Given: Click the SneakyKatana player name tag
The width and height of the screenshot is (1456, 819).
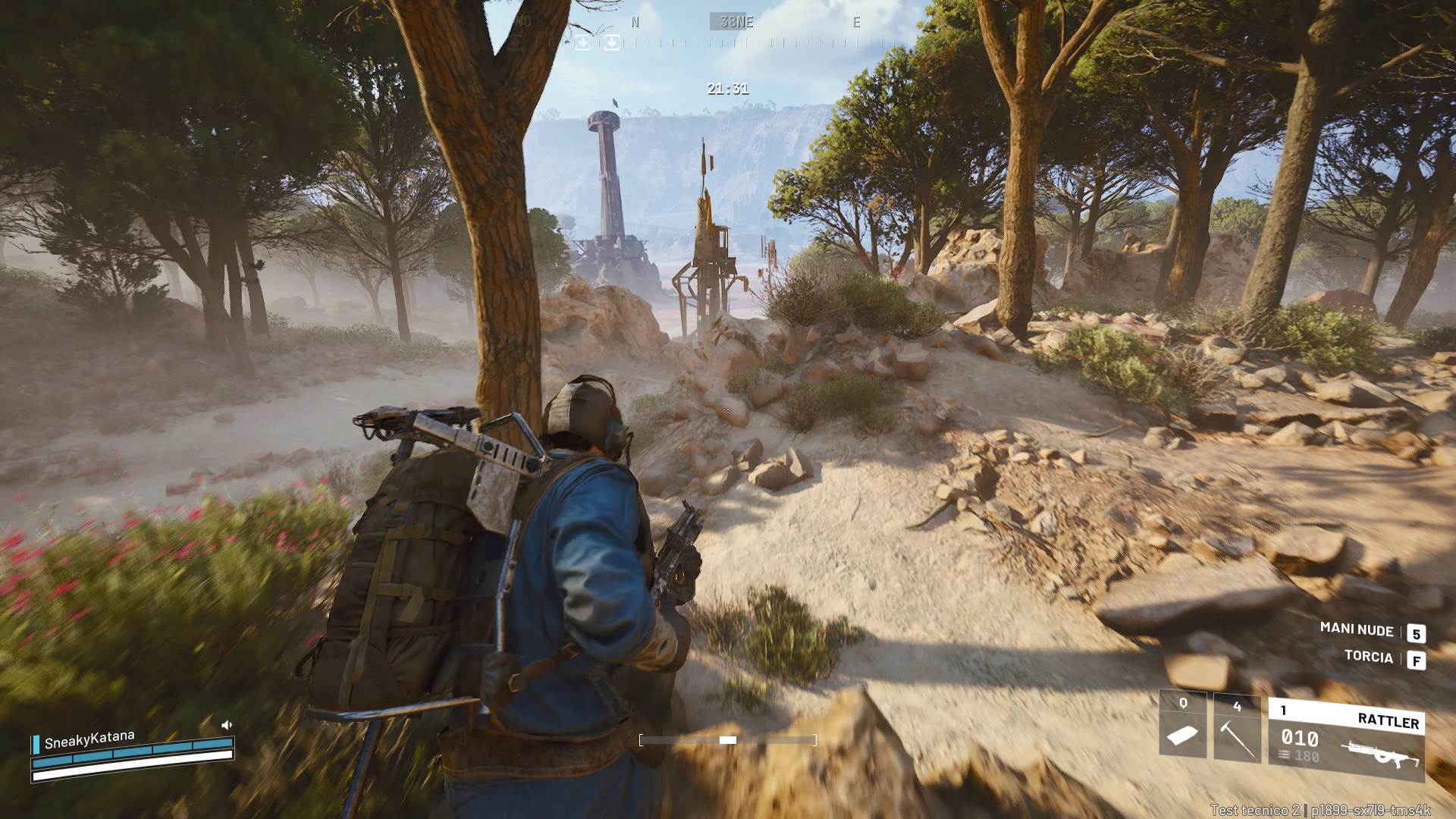Looking at the screenshot, I should [89, 739].
